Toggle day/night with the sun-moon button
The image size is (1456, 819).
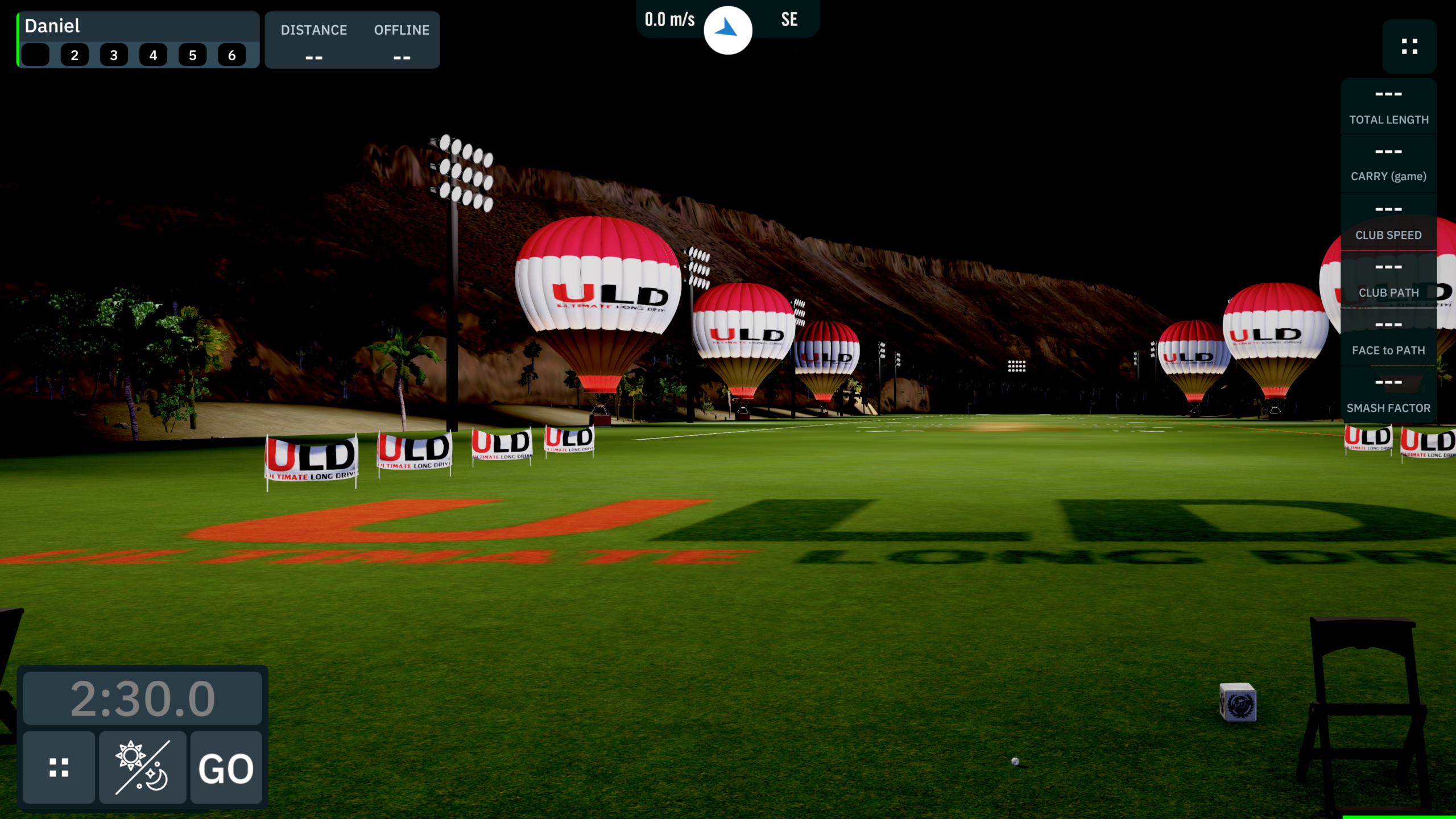pyautogui.click(x=142, y=768)
